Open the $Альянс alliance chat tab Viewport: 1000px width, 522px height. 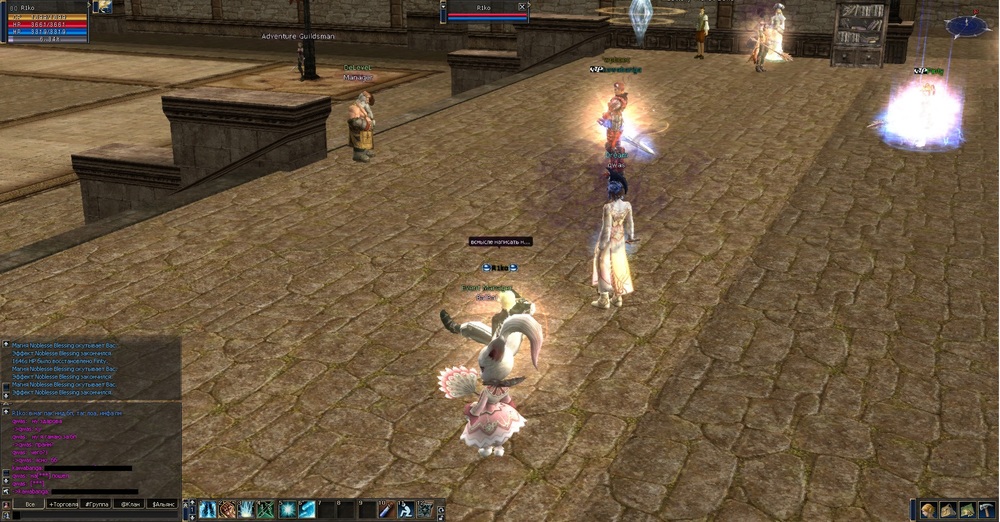163,504
